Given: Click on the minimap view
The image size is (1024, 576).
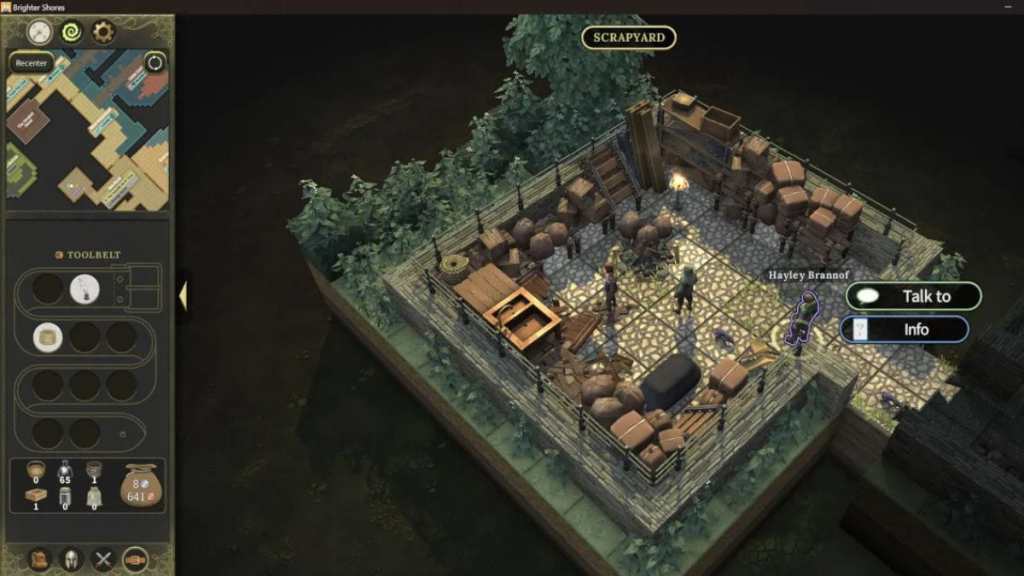Looking at the screenshot, I should coord(88,140).
